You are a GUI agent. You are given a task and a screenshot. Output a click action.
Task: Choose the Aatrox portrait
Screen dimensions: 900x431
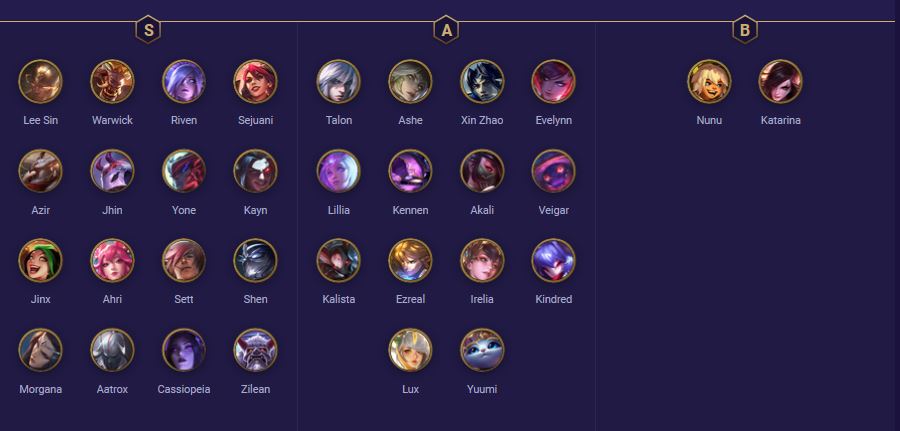[112, 350]
